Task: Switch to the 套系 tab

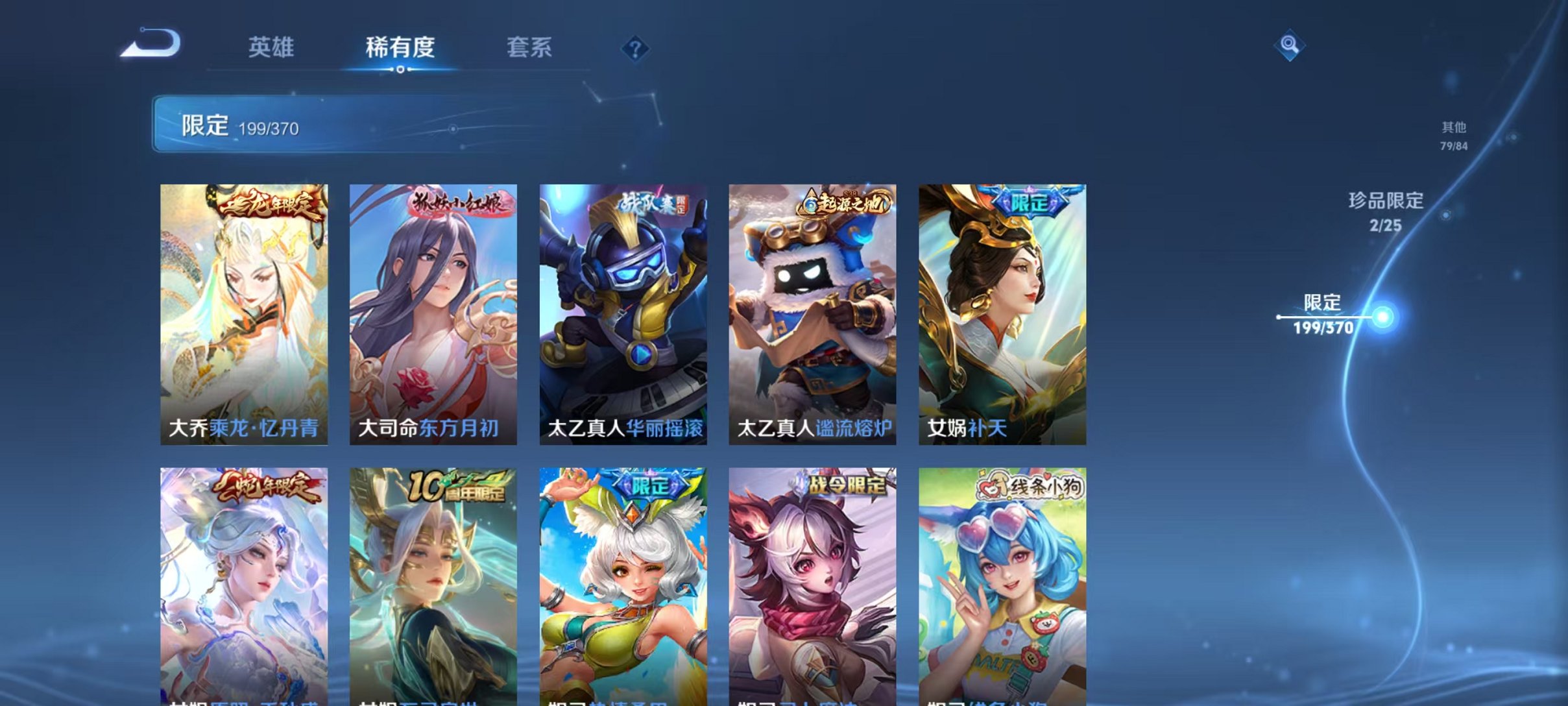Action: (529, 49)
